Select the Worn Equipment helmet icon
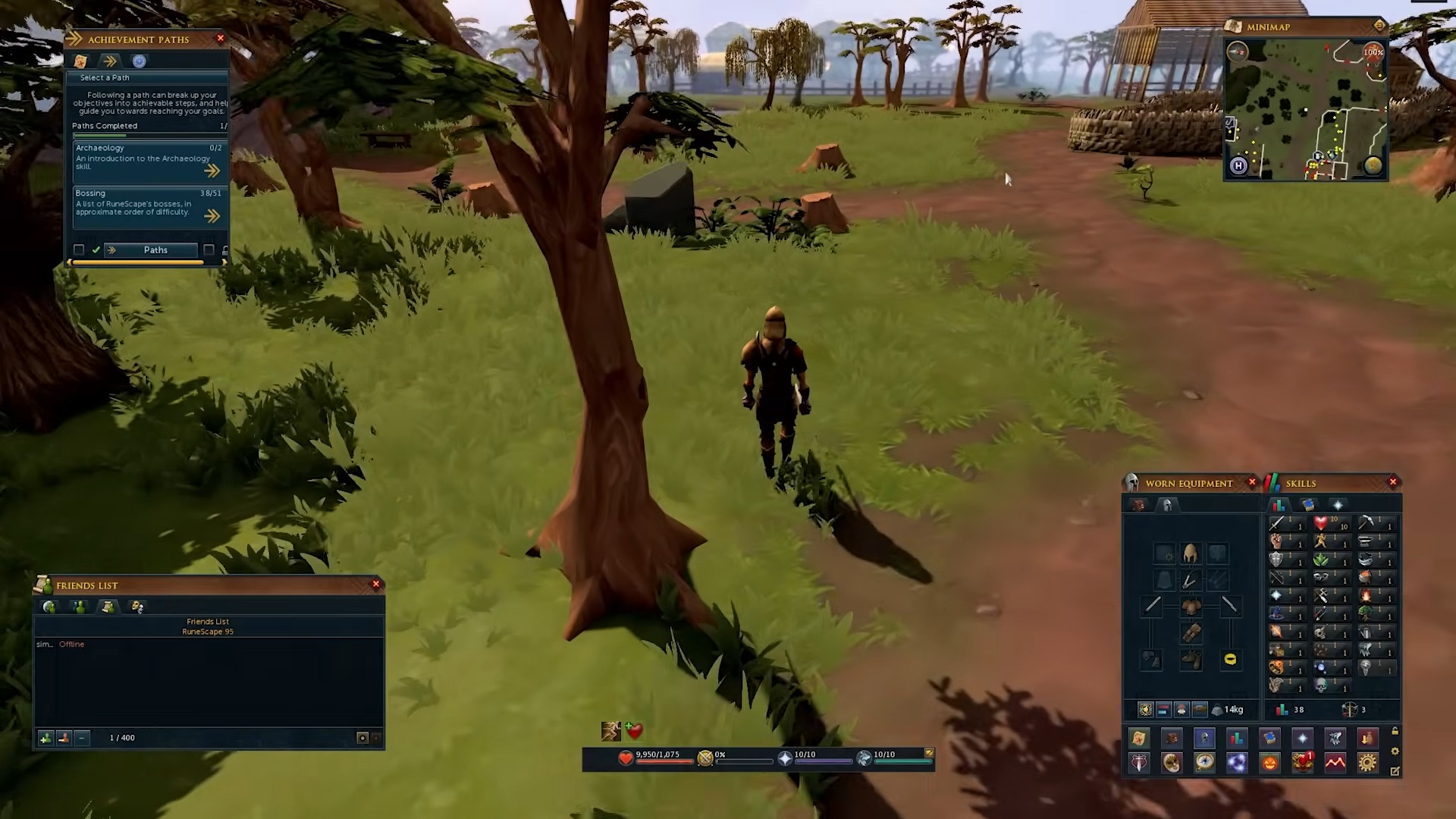1456x819 pixels. tap(1204, 738)
